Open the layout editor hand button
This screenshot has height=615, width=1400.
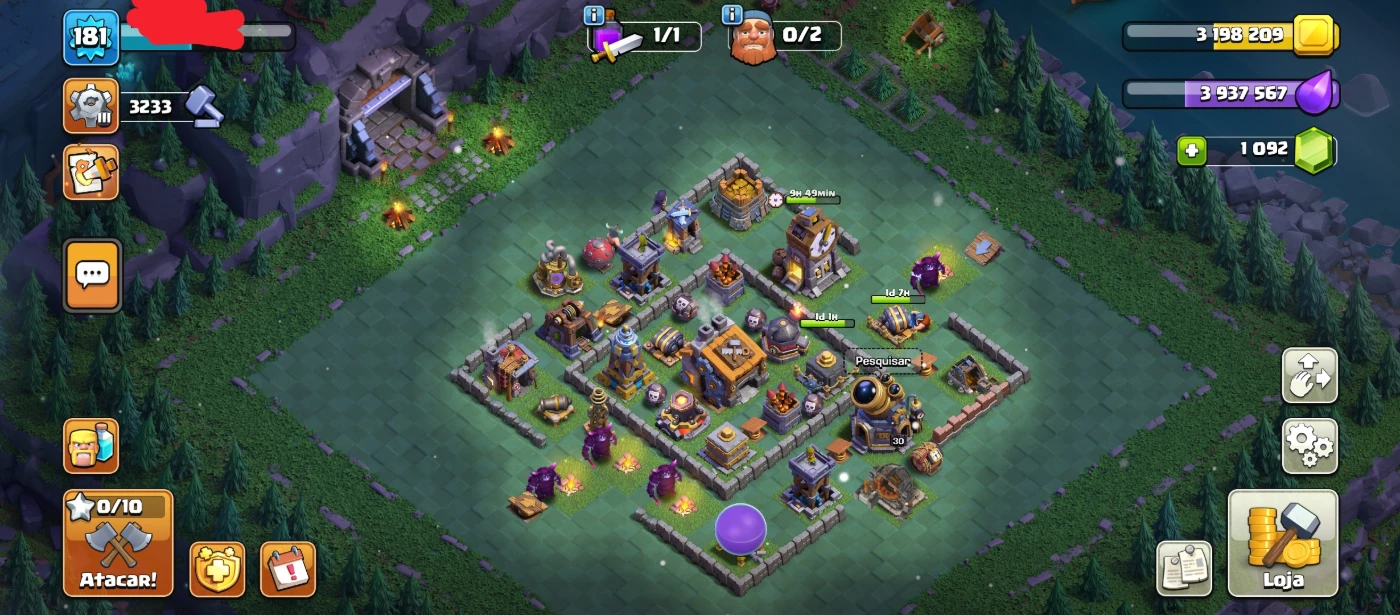[1309, 376]
